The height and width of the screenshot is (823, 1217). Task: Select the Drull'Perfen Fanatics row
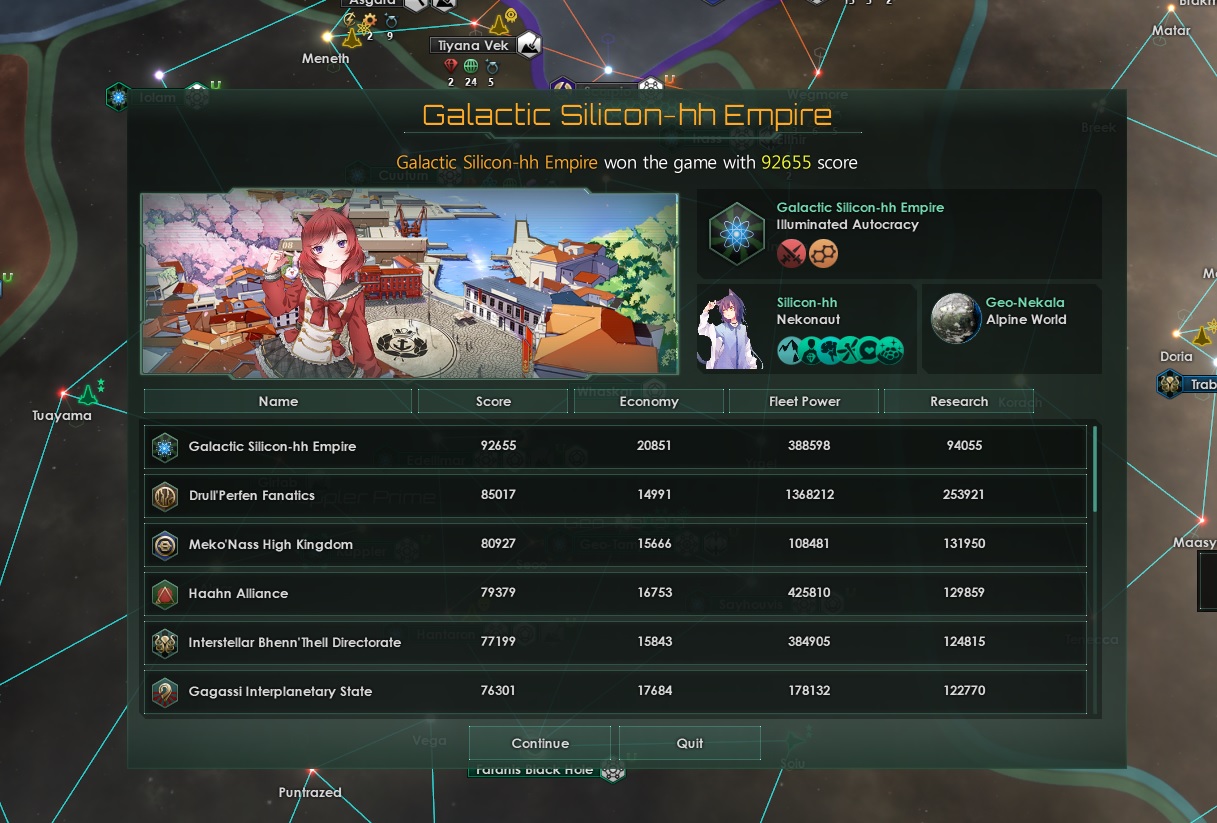pyautogui.click(x=615, y=495)
